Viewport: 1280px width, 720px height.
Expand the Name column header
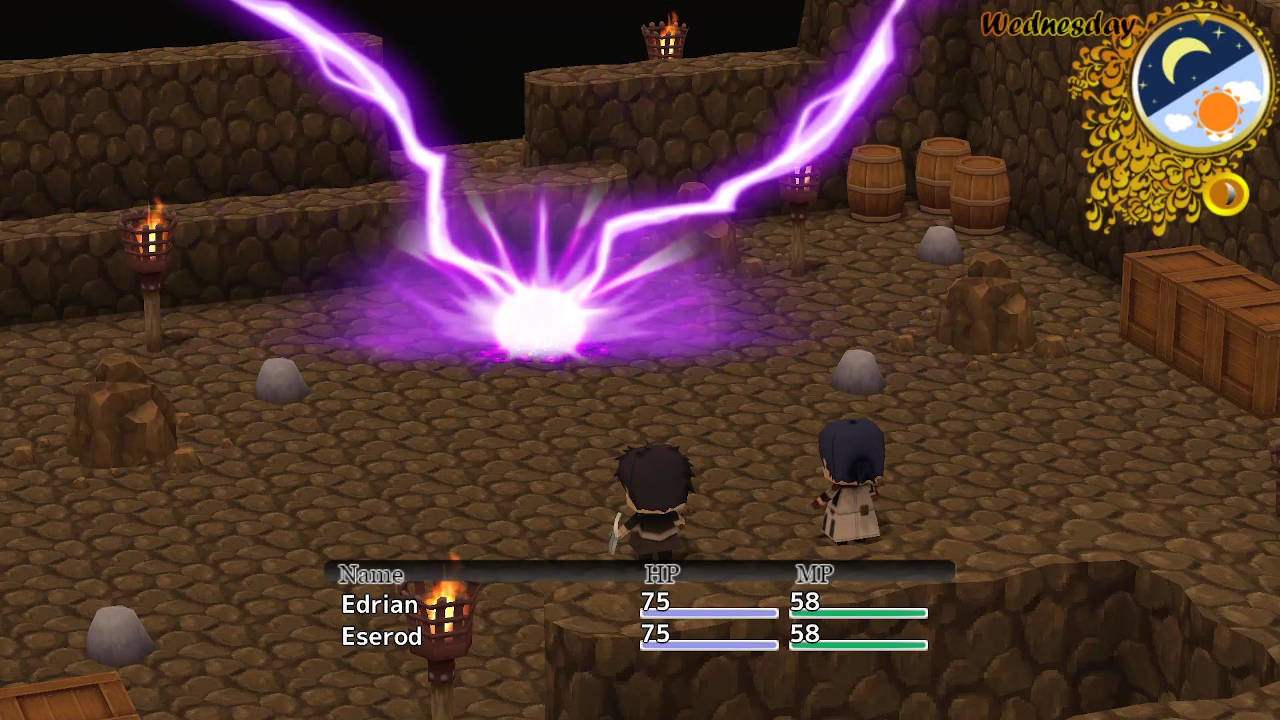click(x=373, y=574)
